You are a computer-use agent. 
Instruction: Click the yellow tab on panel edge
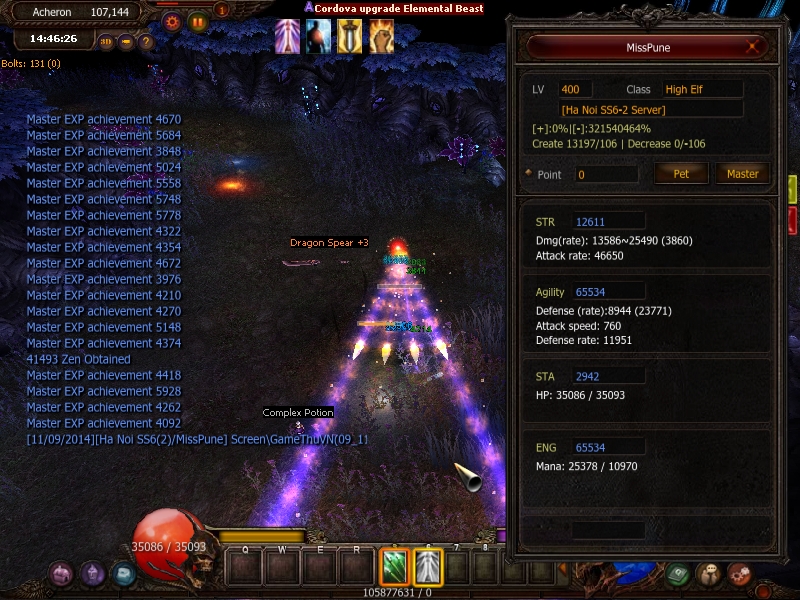pyautogui.click(x=792, y=188)
